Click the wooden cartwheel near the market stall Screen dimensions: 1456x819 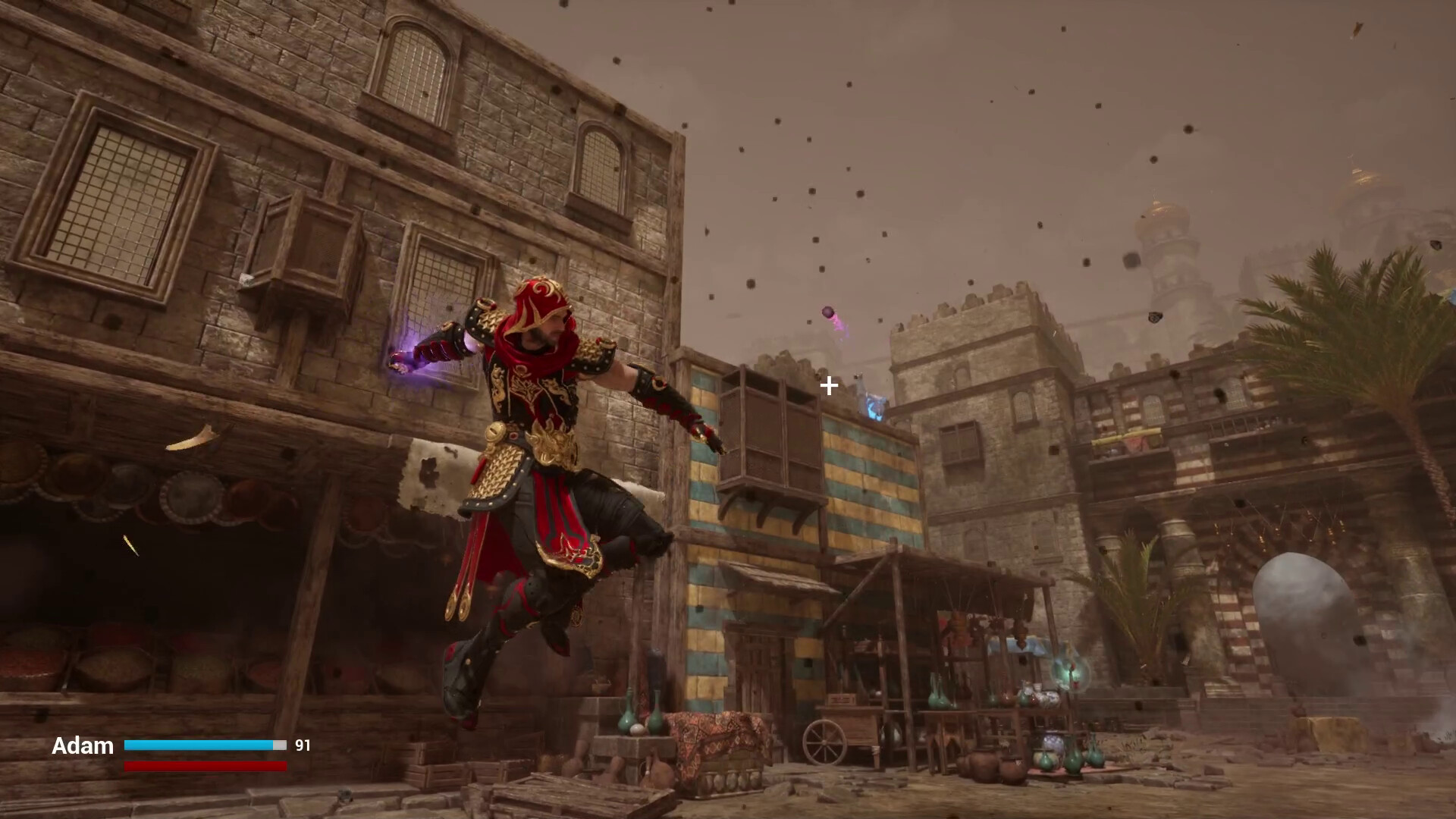tap(824, 742)
